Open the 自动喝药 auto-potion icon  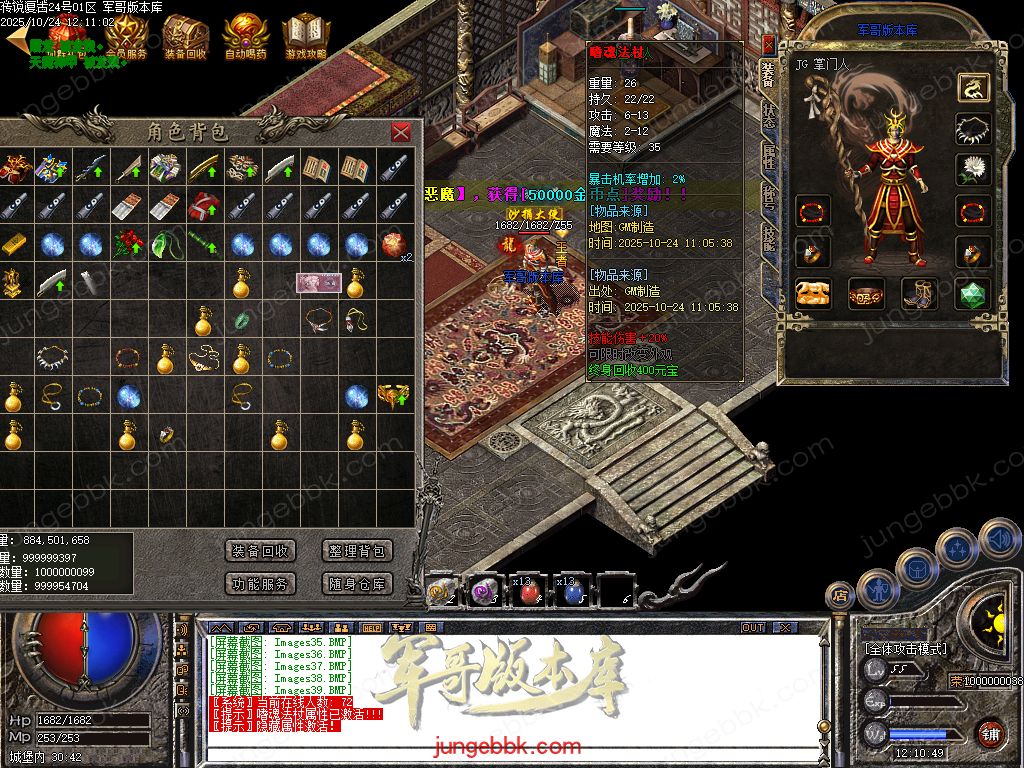[246, 38]
